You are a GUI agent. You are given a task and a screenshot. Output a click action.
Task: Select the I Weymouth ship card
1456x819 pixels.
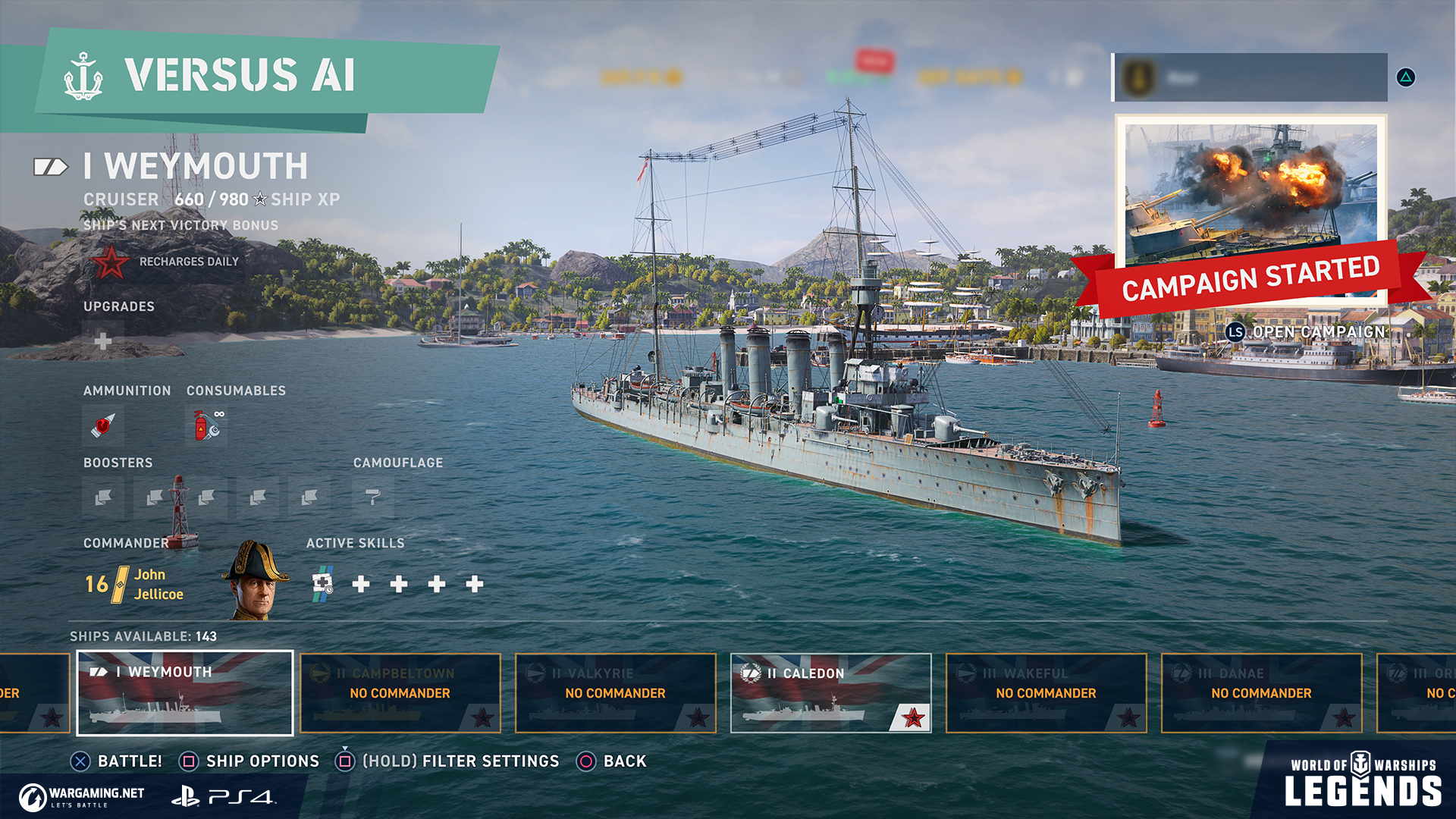(185, 693)
